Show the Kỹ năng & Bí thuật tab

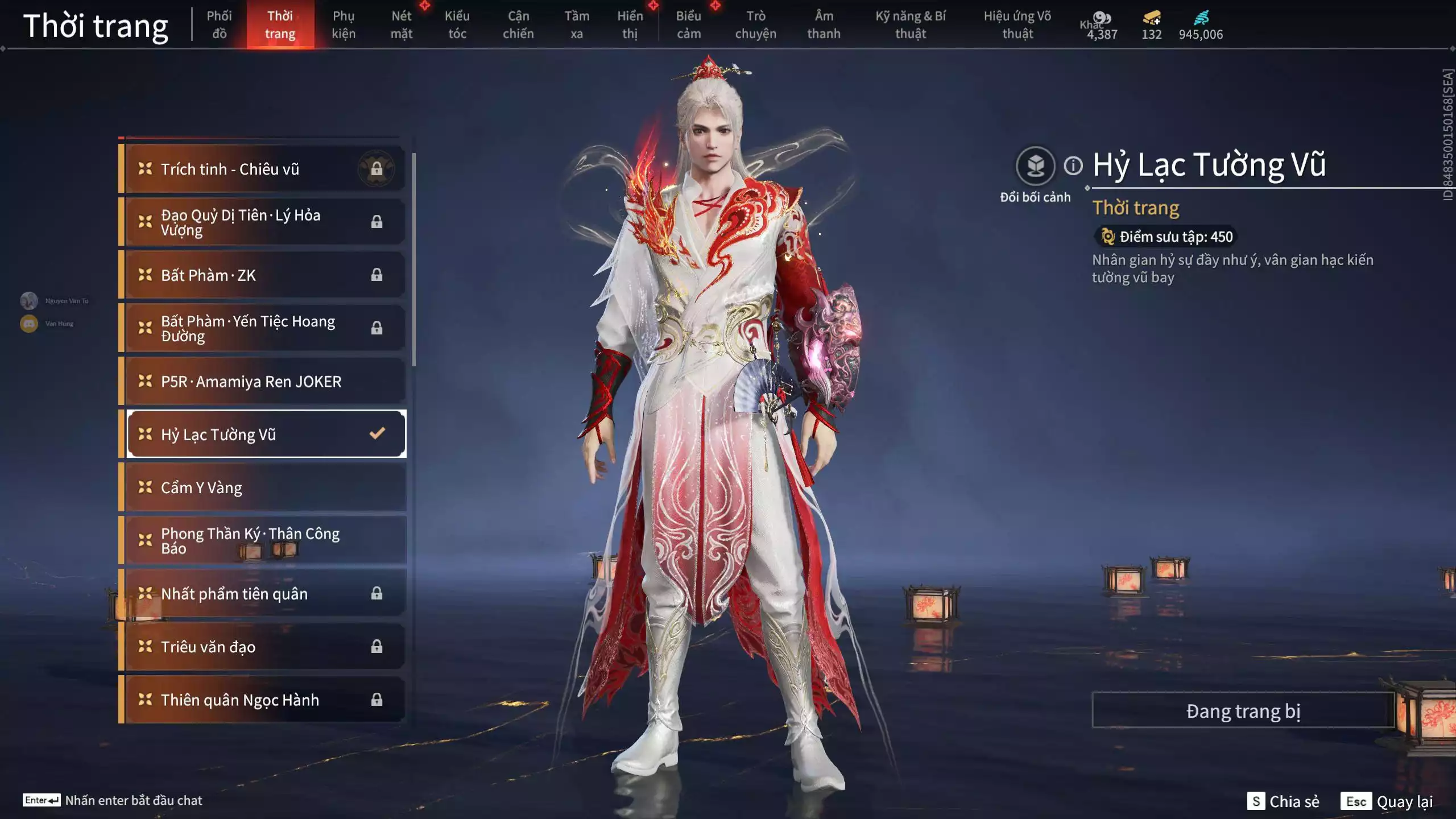910,25
